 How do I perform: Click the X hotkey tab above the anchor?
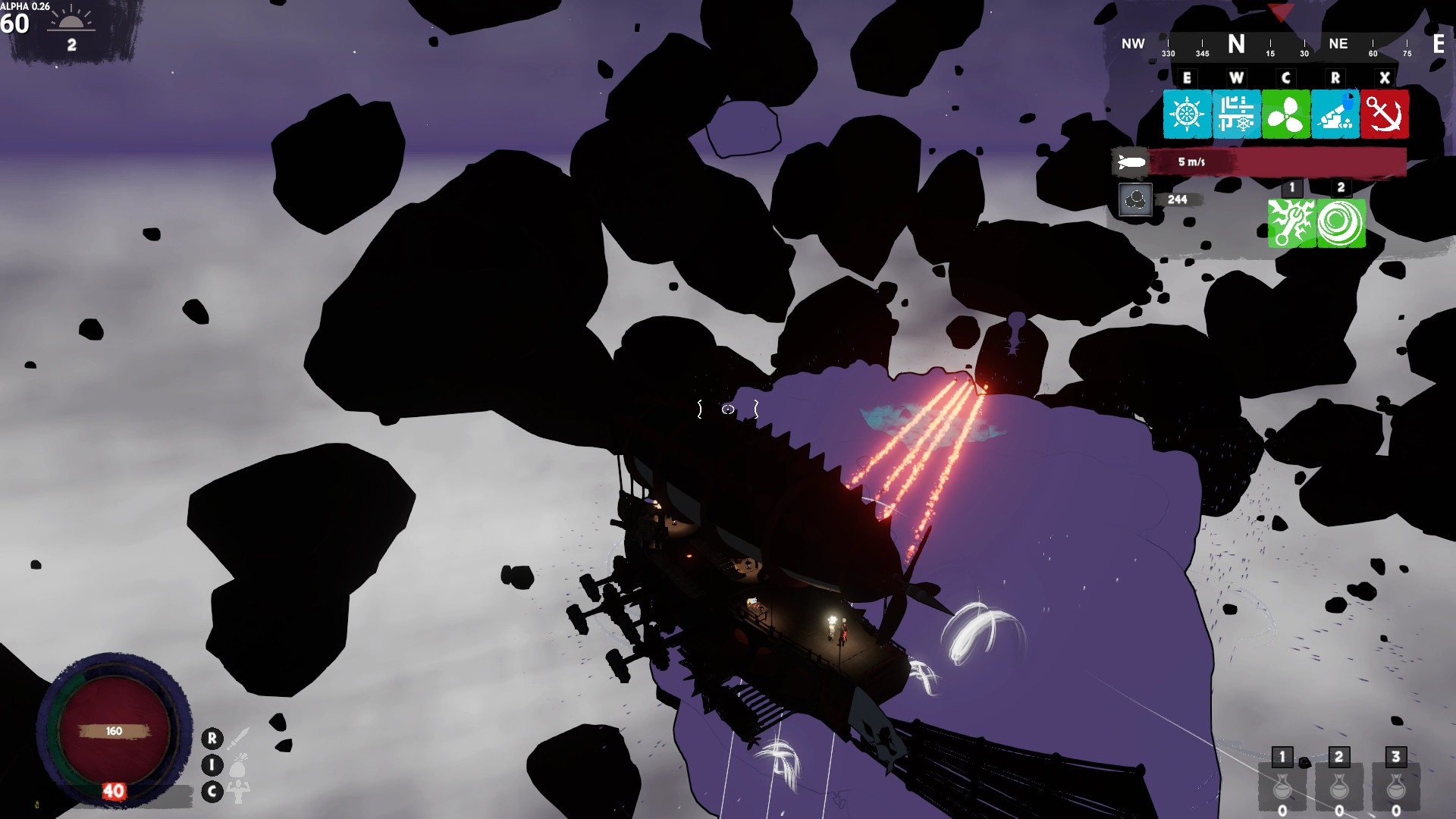pyautogui.click(x=1384, y=77)
